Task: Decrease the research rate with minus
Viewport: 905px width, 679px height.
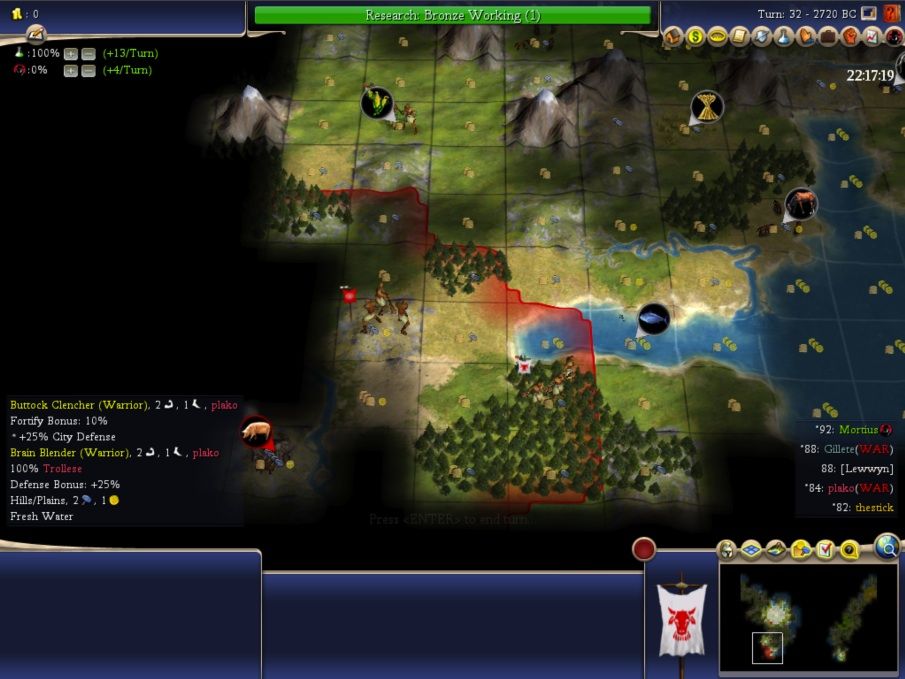Action: (88, 53)
